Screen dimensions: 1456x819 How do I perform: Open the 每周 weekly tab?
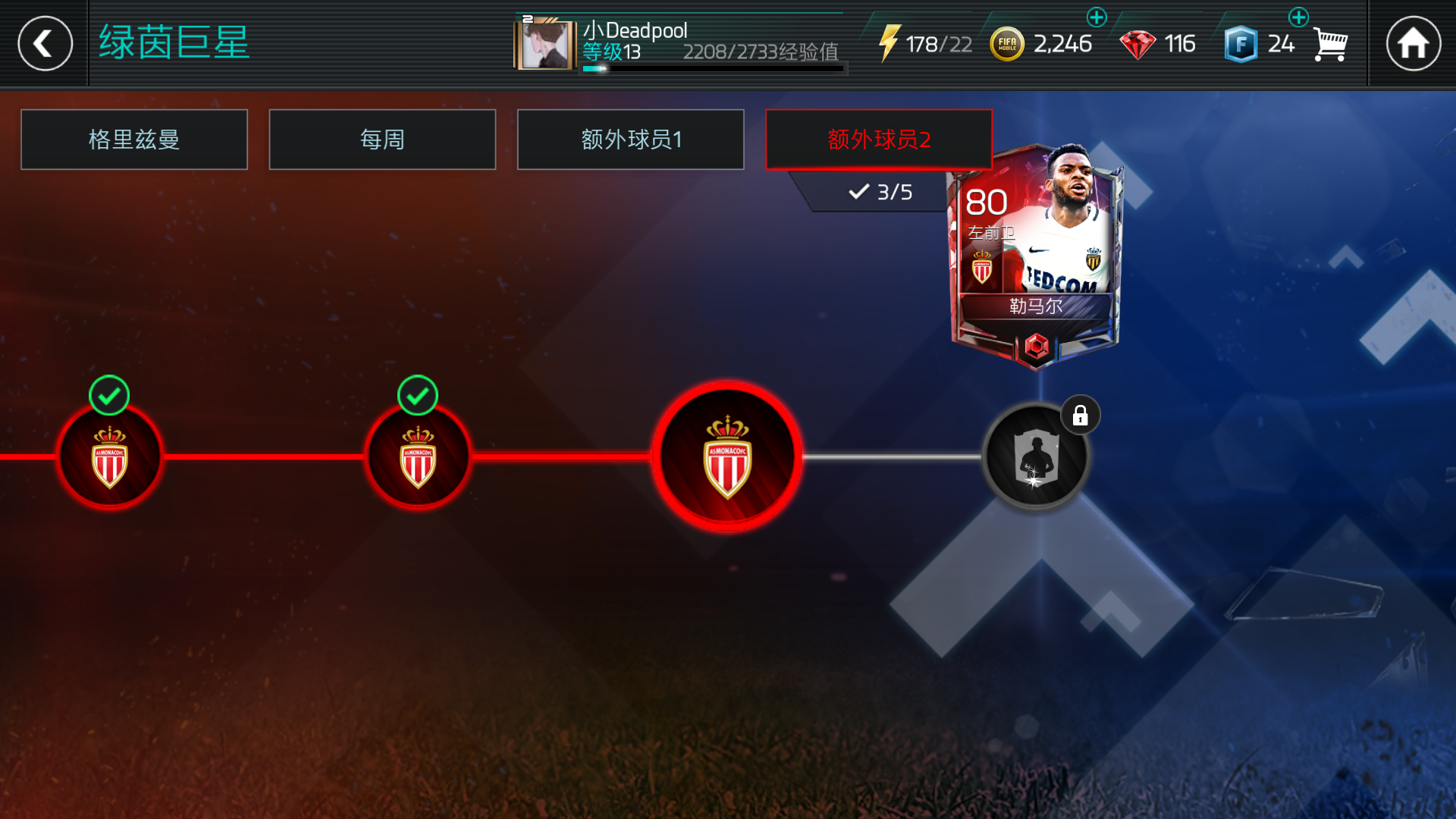pyautogui.click(x=382, y=140)
